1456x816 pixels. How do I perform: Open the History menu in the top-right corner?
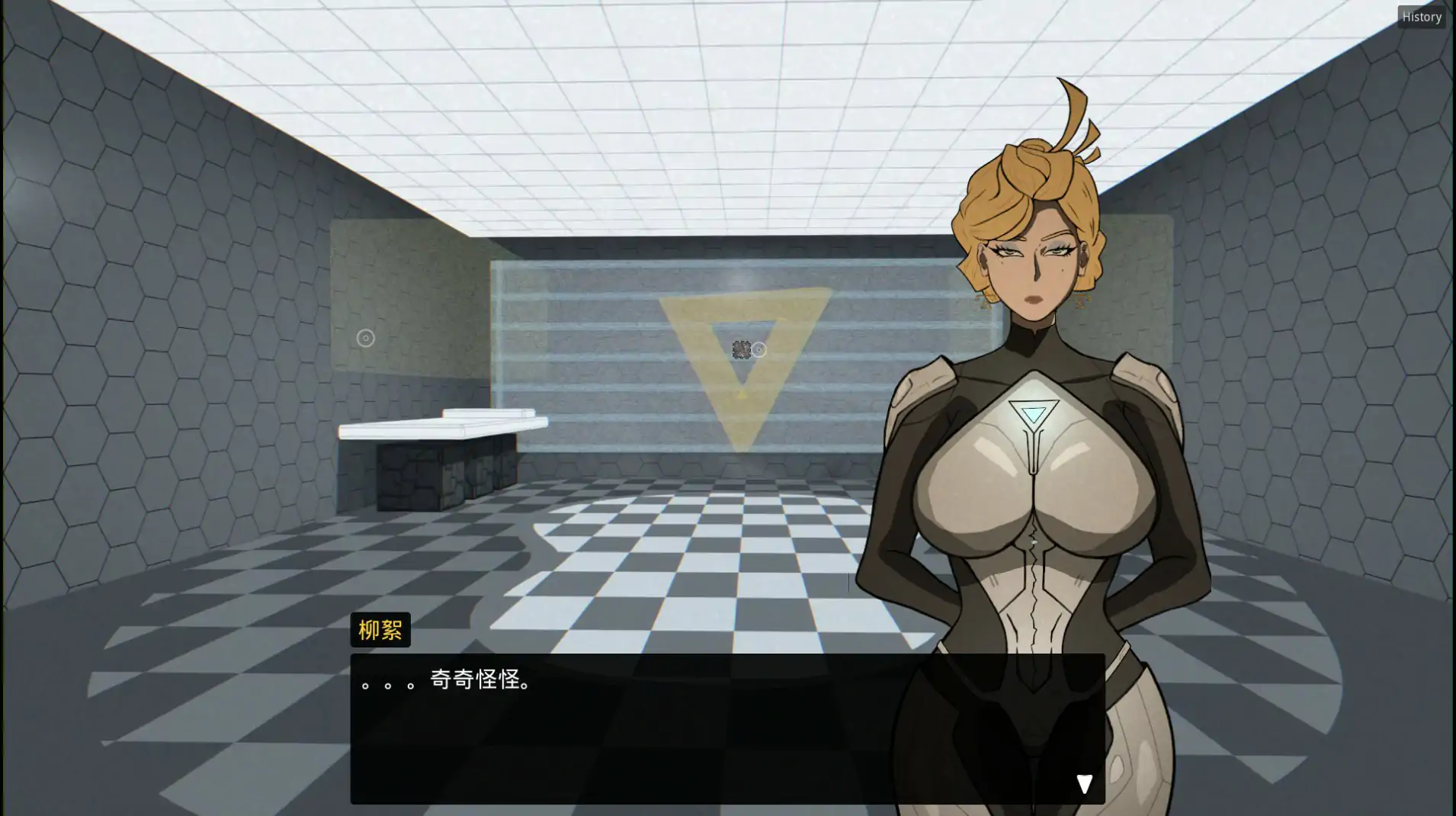[1421, 16]
